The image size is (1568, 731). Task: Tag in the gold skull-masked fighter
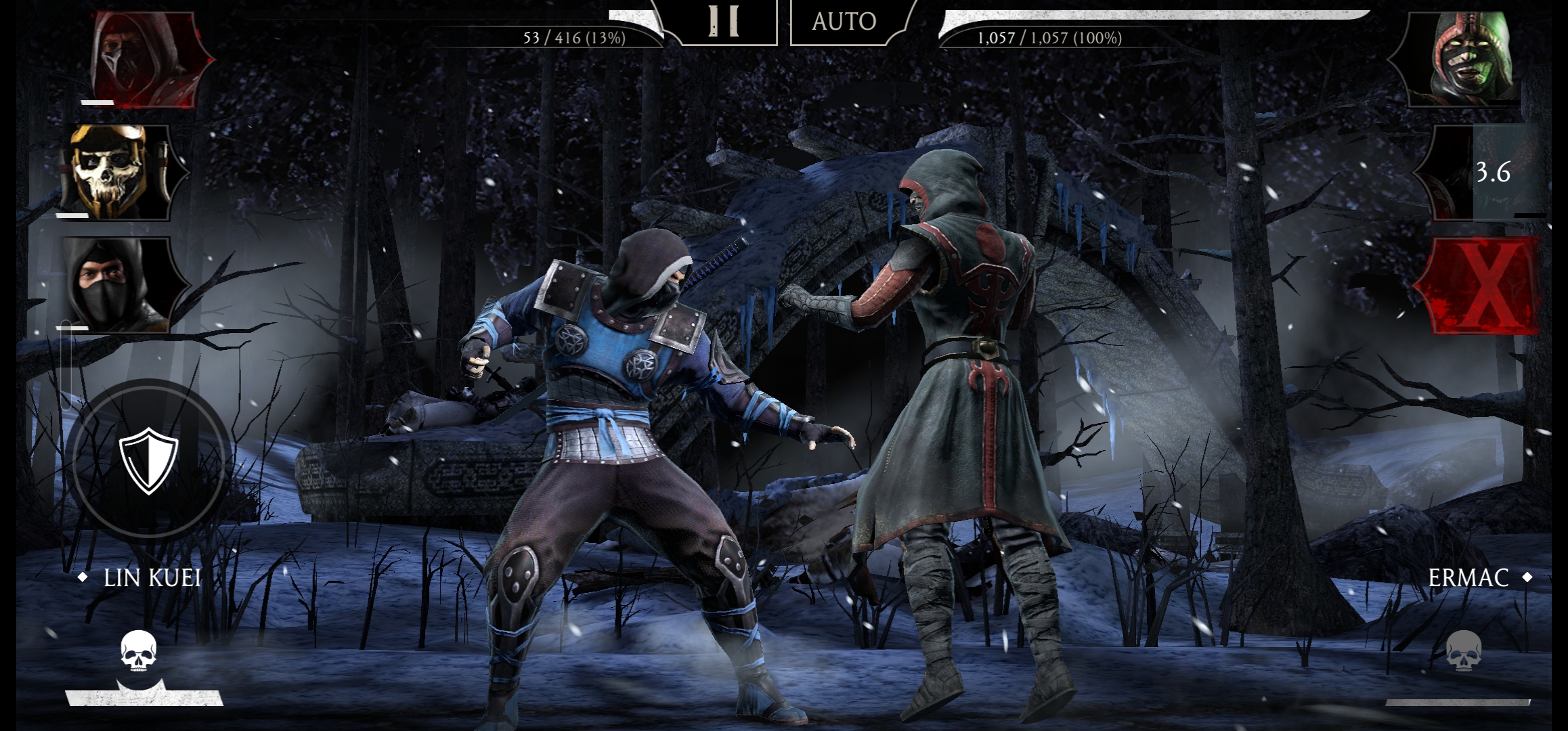point(121,172)
